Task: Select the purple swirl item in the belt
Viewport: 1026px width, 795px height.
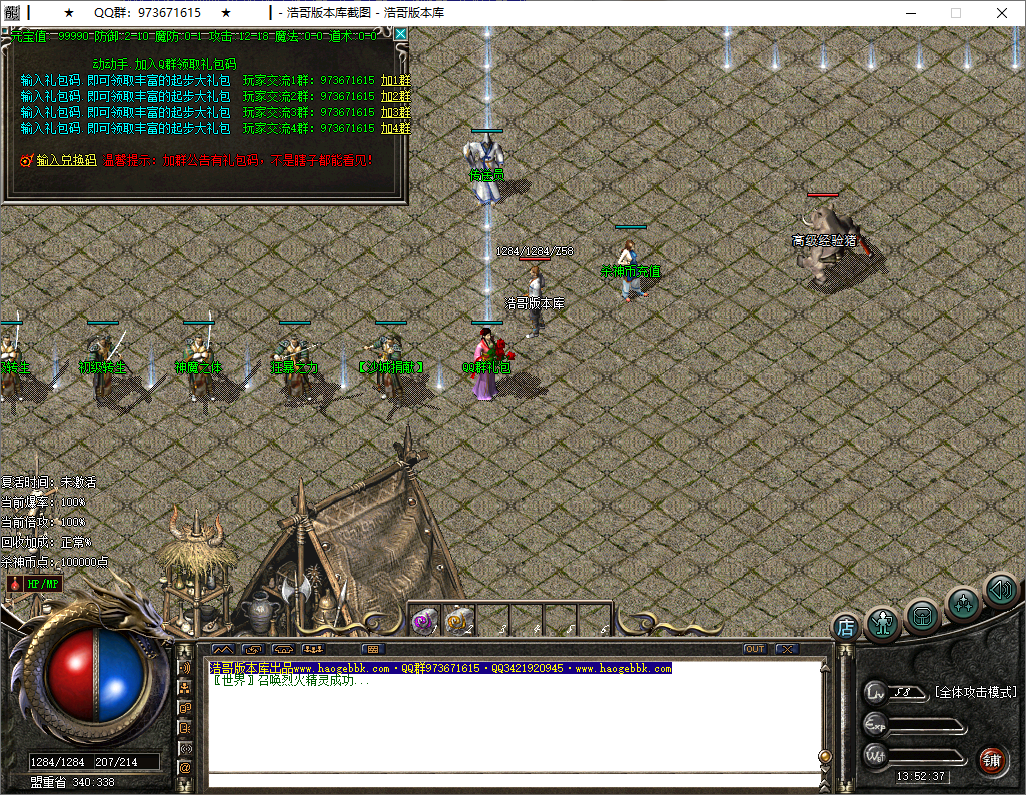Action: [x=424, y=621]
